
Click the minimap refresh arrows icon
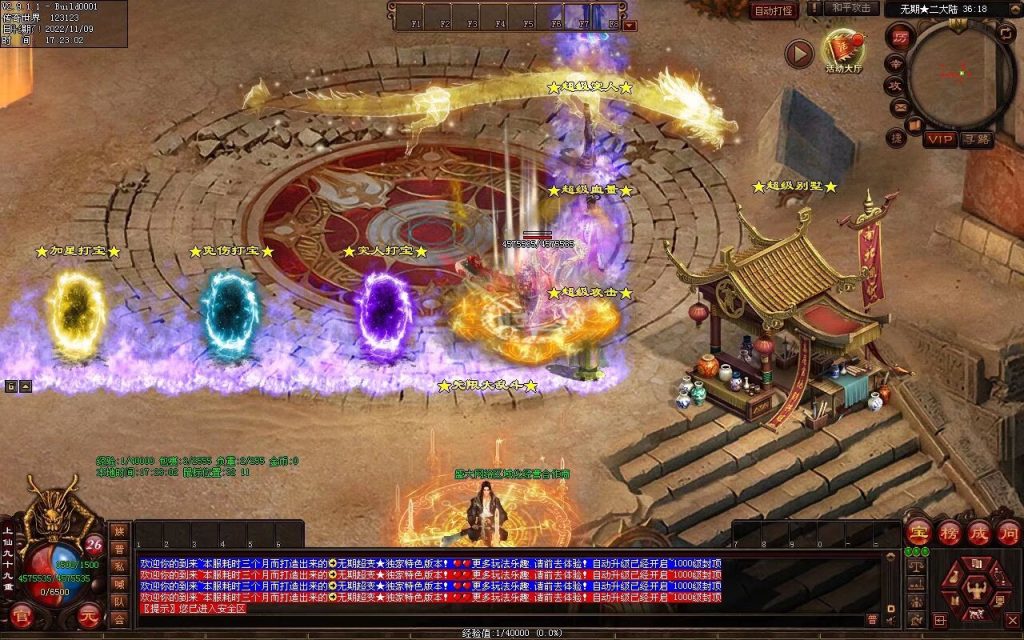[x=1007, y=35]
